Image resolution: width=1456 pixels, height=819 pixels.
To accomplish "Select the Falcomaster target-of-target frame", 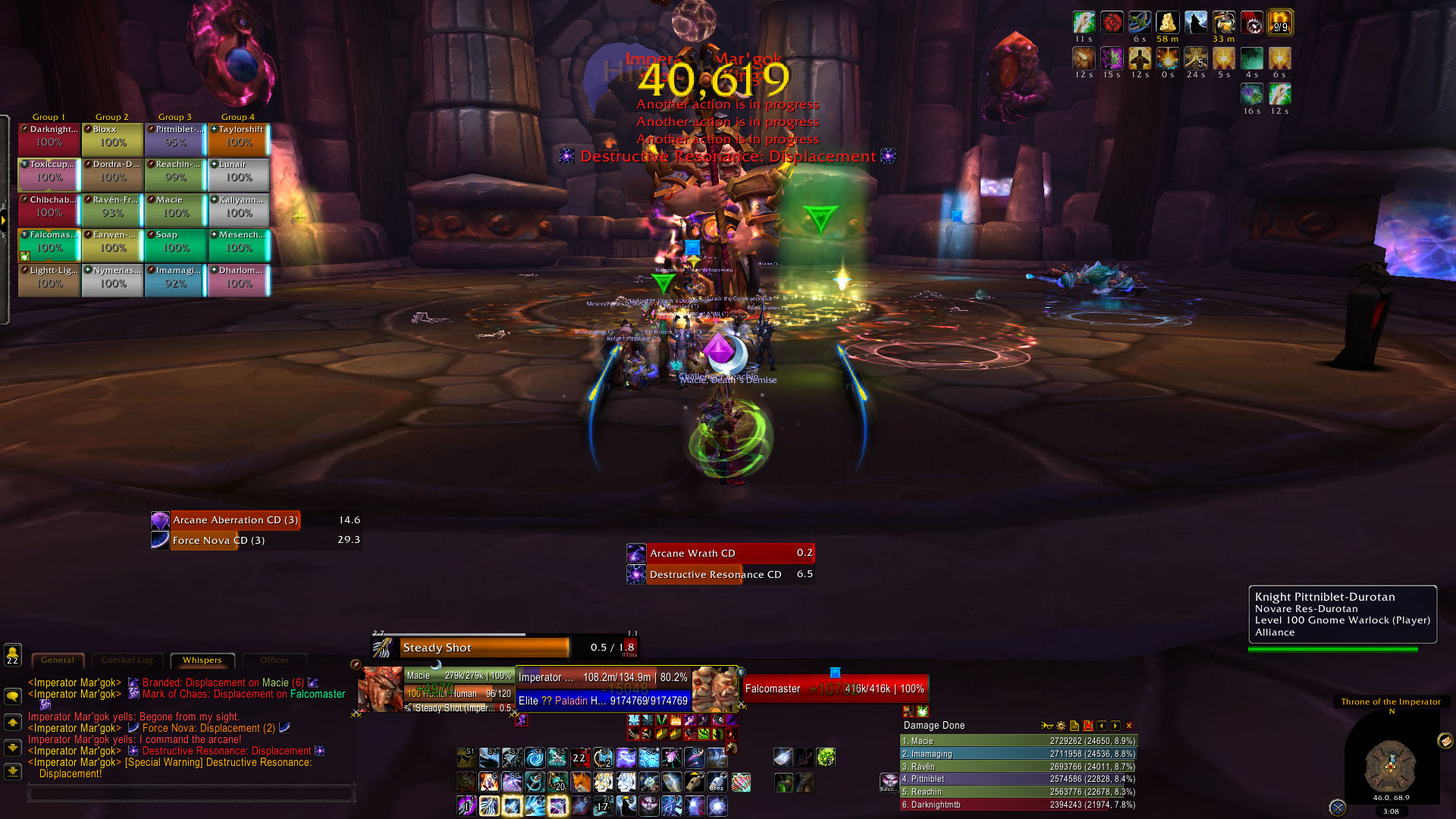I will [834, 689].
